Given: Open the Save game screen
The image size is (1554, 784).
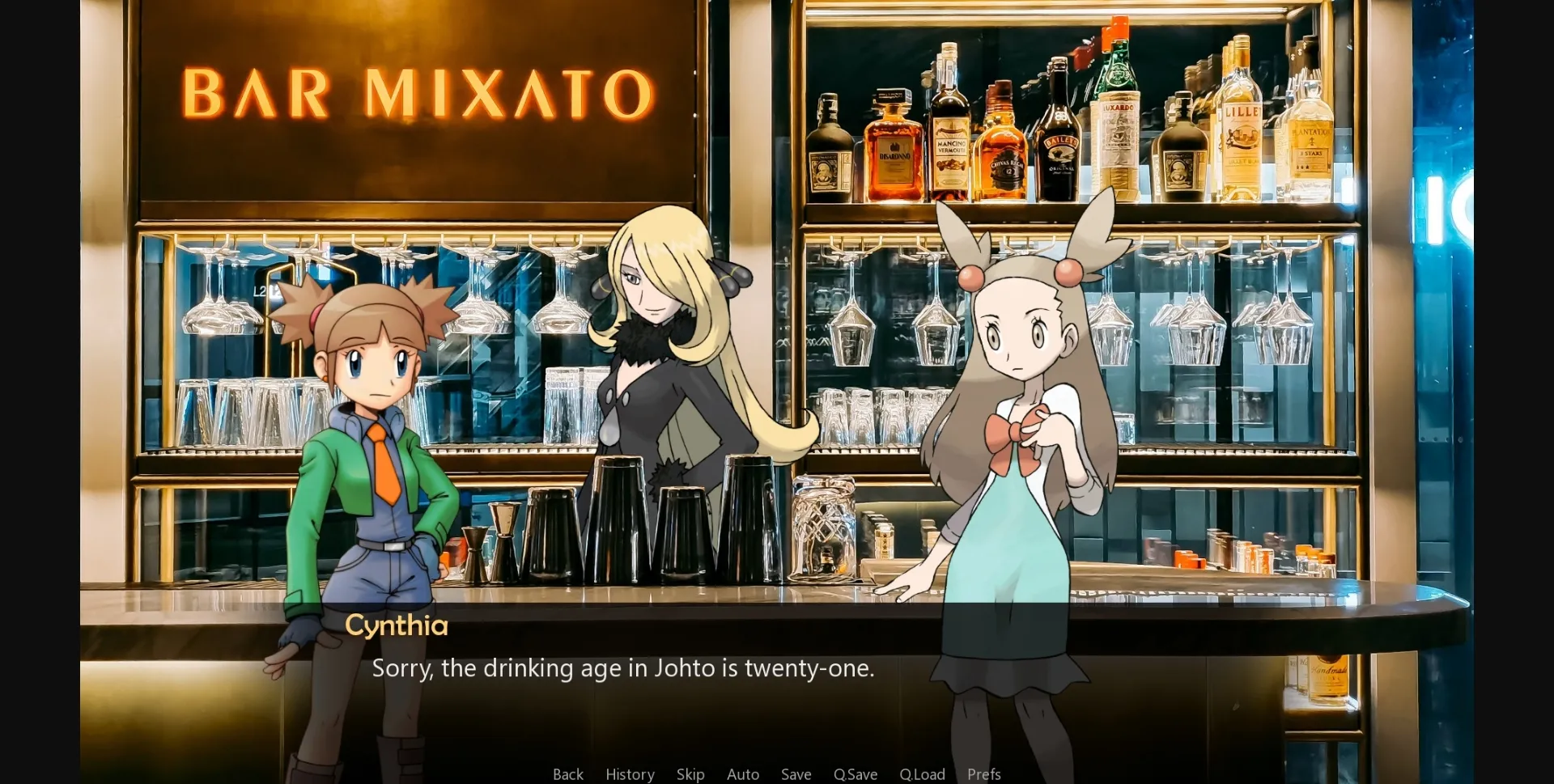Looking at the screenshot, I should 796,774.
